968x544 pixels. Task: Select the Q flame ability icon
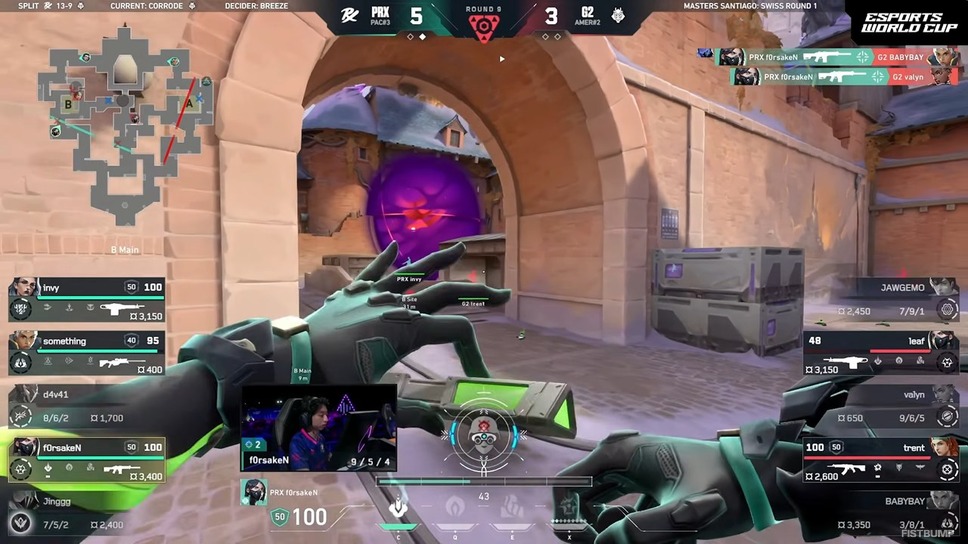tap(454, 506)
